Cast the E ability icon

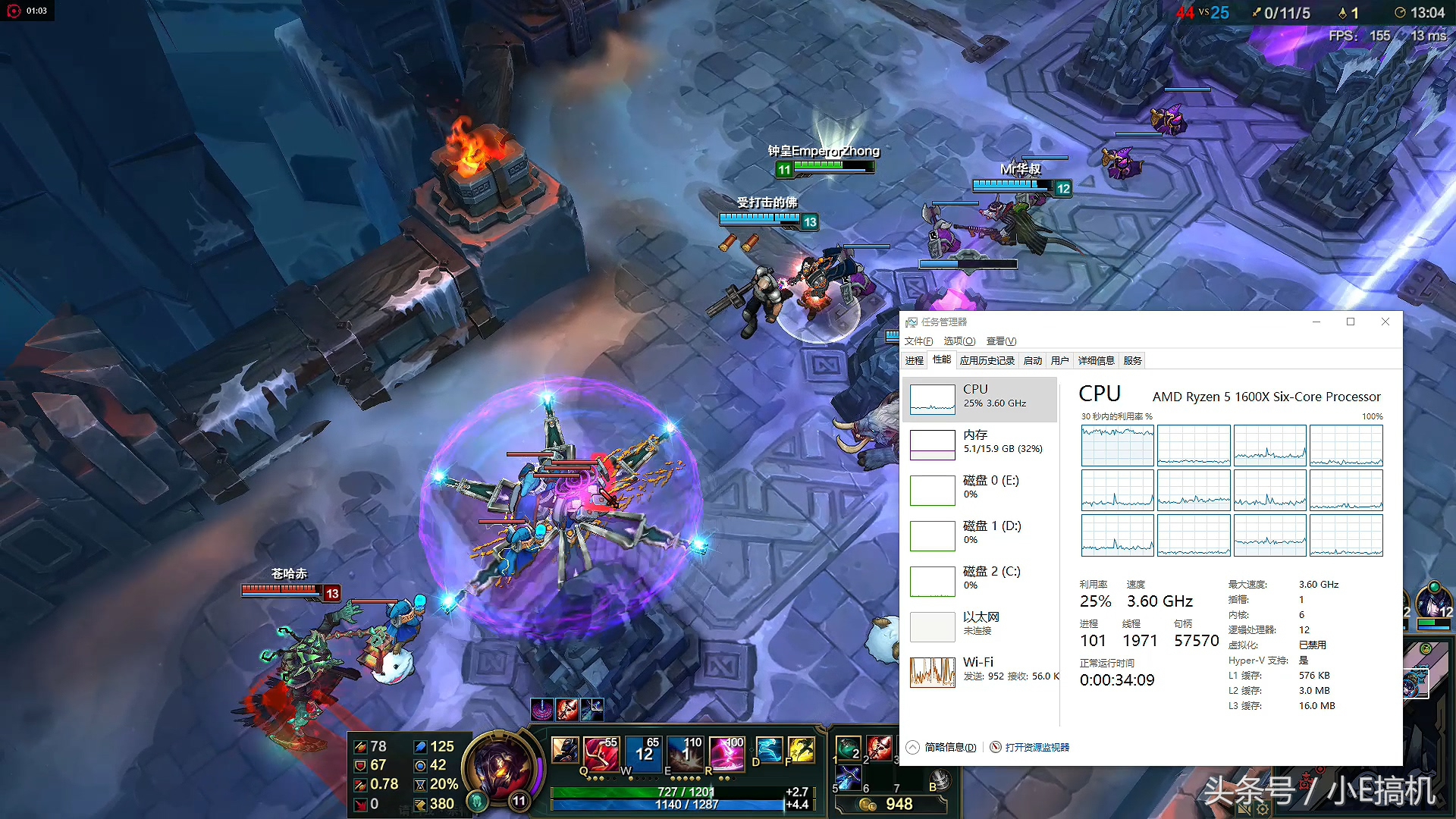pyautogui.click(x=686, y=751)
